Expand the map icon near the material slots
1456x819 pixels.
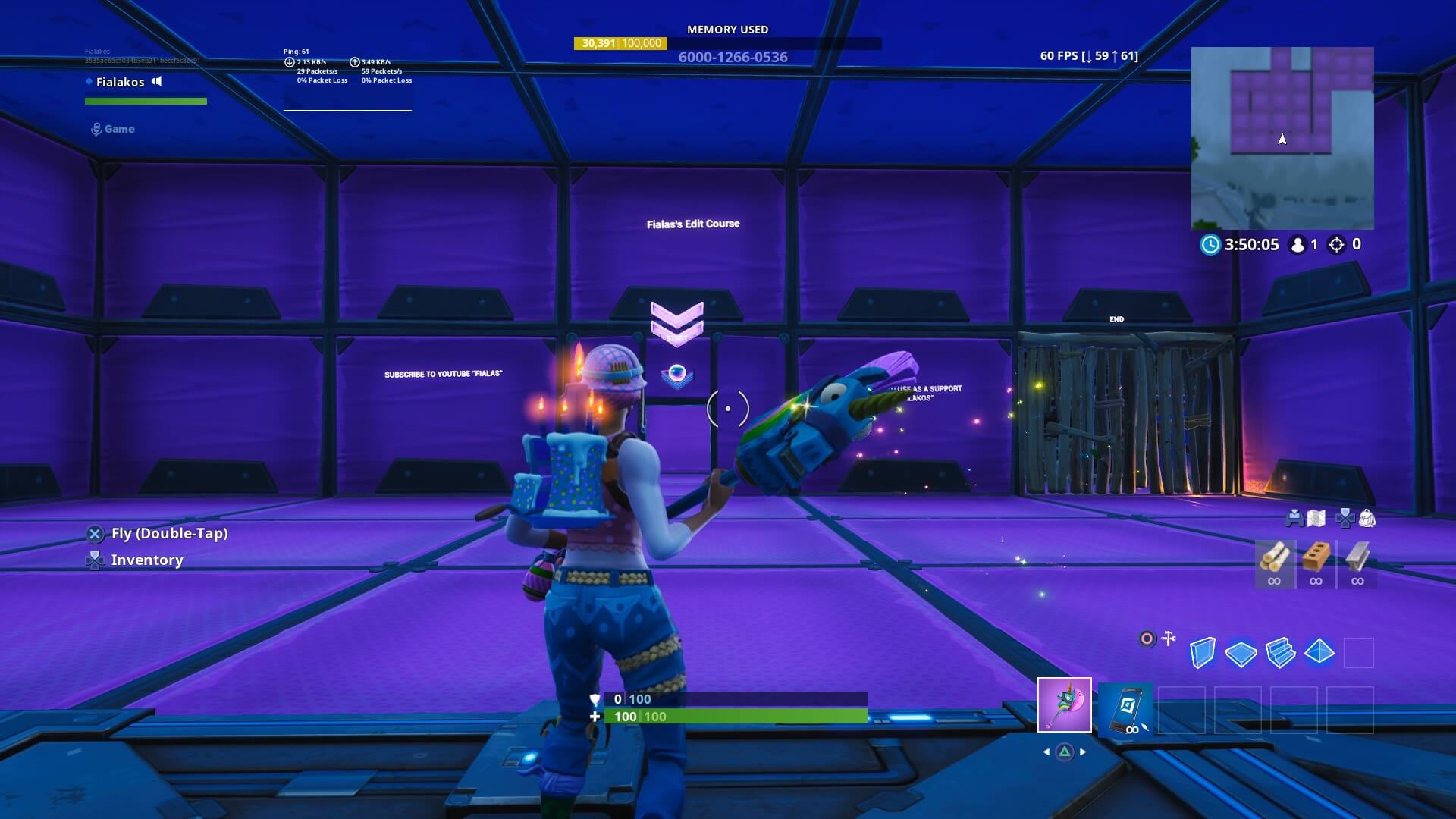click(x=1315, y=519)
